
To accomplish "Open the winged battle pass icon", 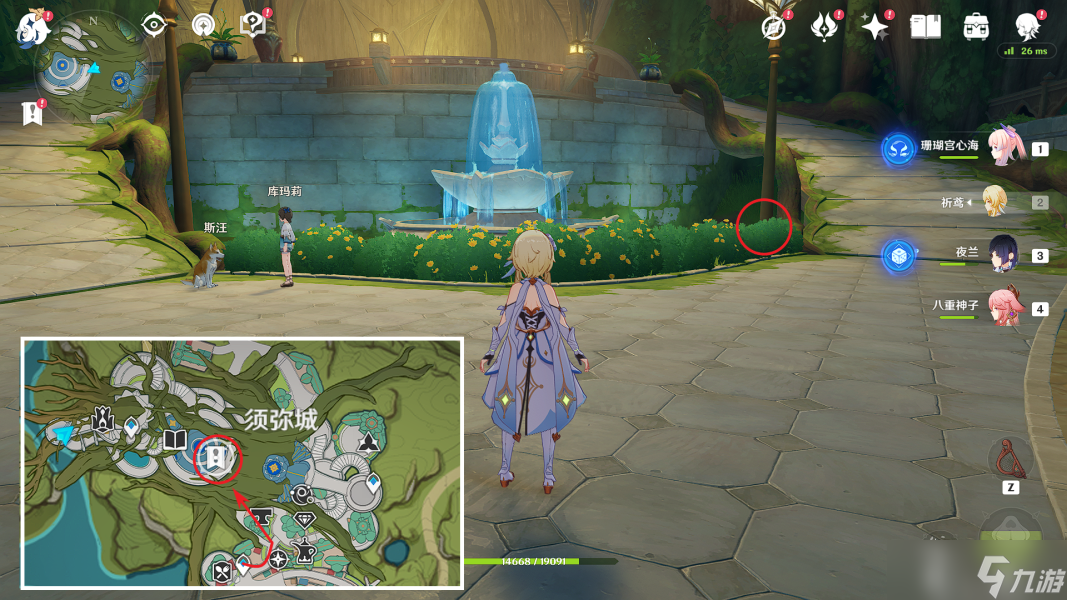I will click(824, 27).
